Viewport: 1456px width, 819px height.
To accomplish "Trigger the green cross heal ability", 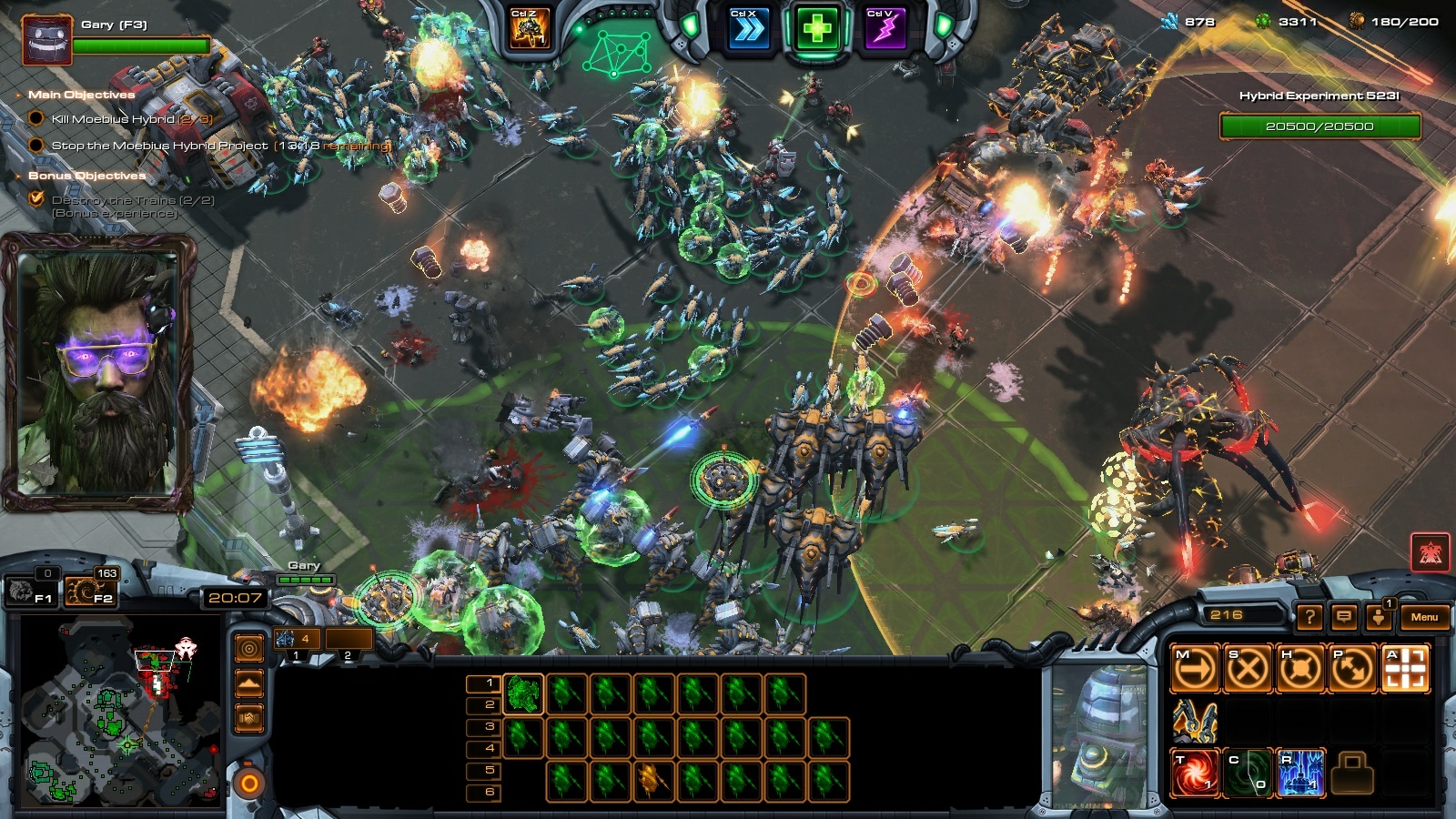I will (816, 31).
